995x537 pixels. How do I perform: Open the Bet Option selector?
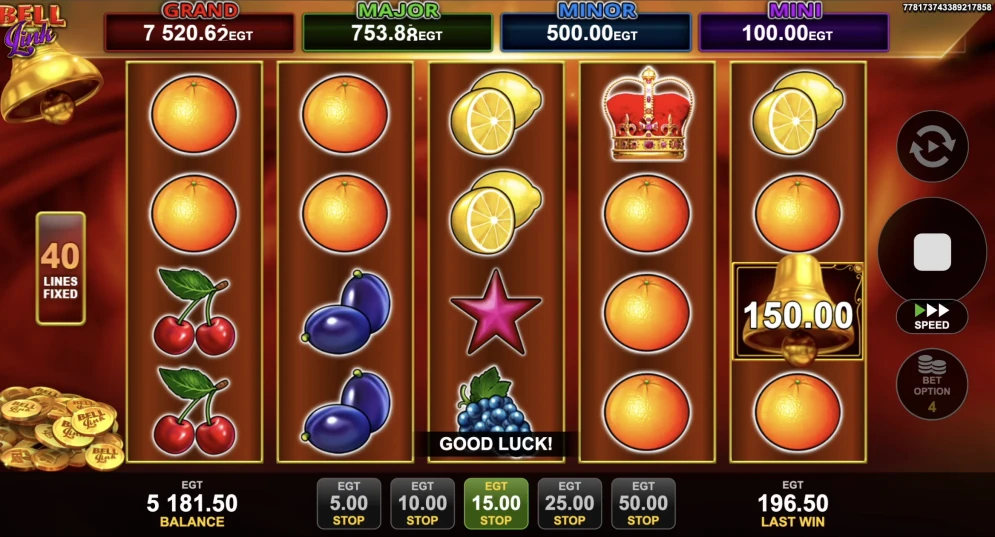[932, 384]
